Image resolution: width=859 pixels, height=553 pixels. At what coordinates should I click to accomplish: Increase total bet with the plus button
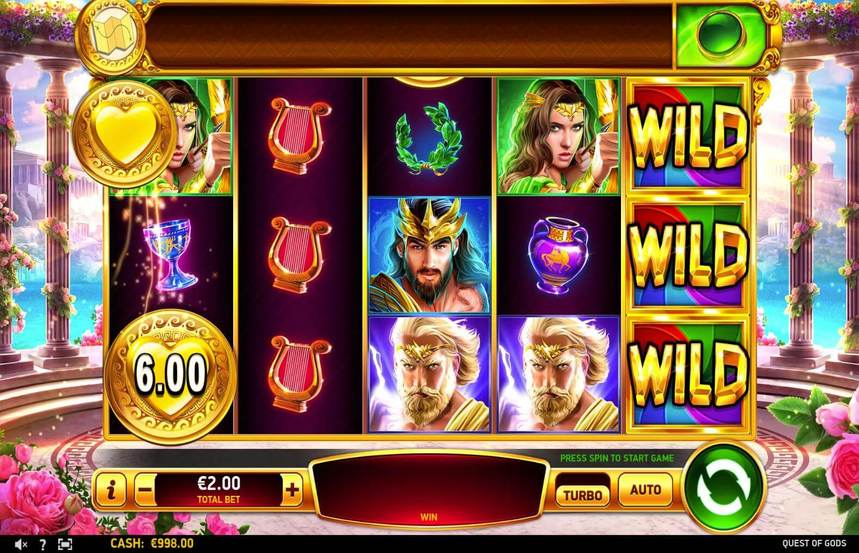click(x=292, y=490)
